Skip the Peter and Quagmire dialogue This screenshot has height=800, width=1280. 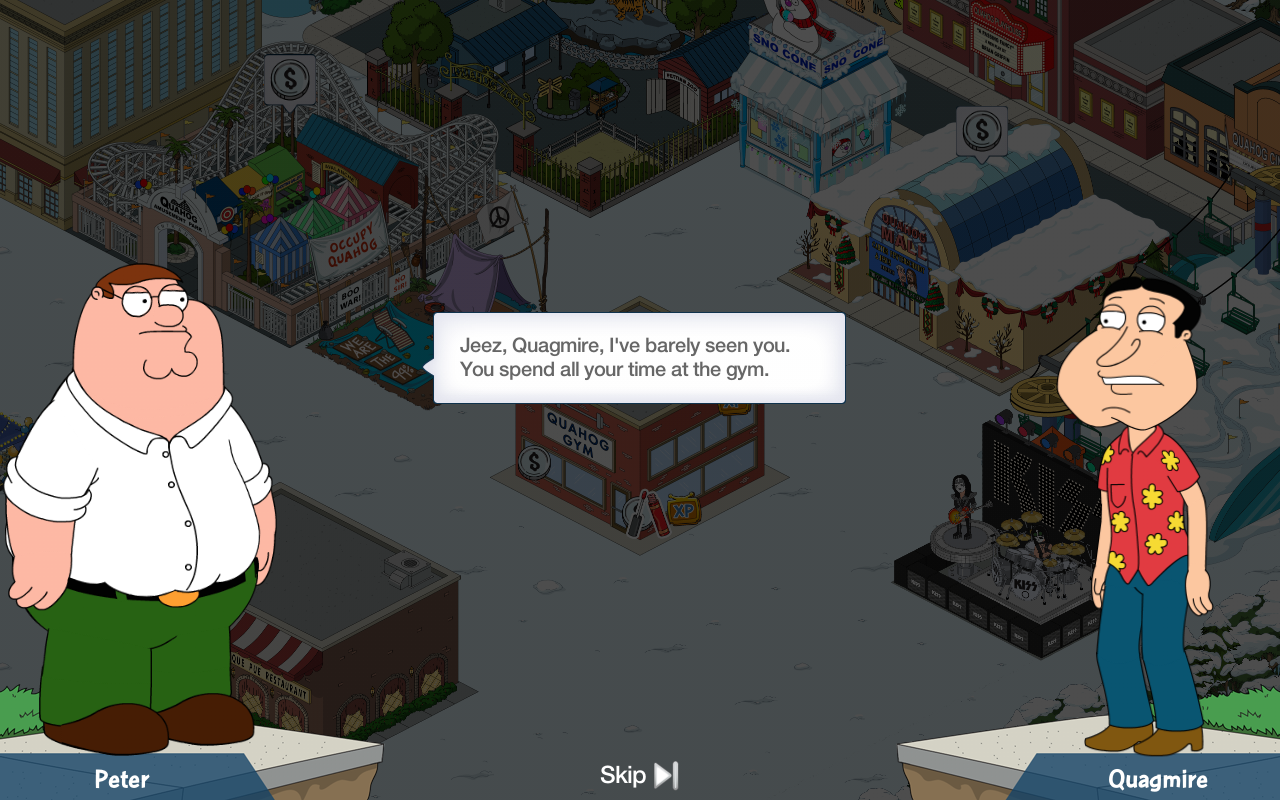(x=639, y=775)
